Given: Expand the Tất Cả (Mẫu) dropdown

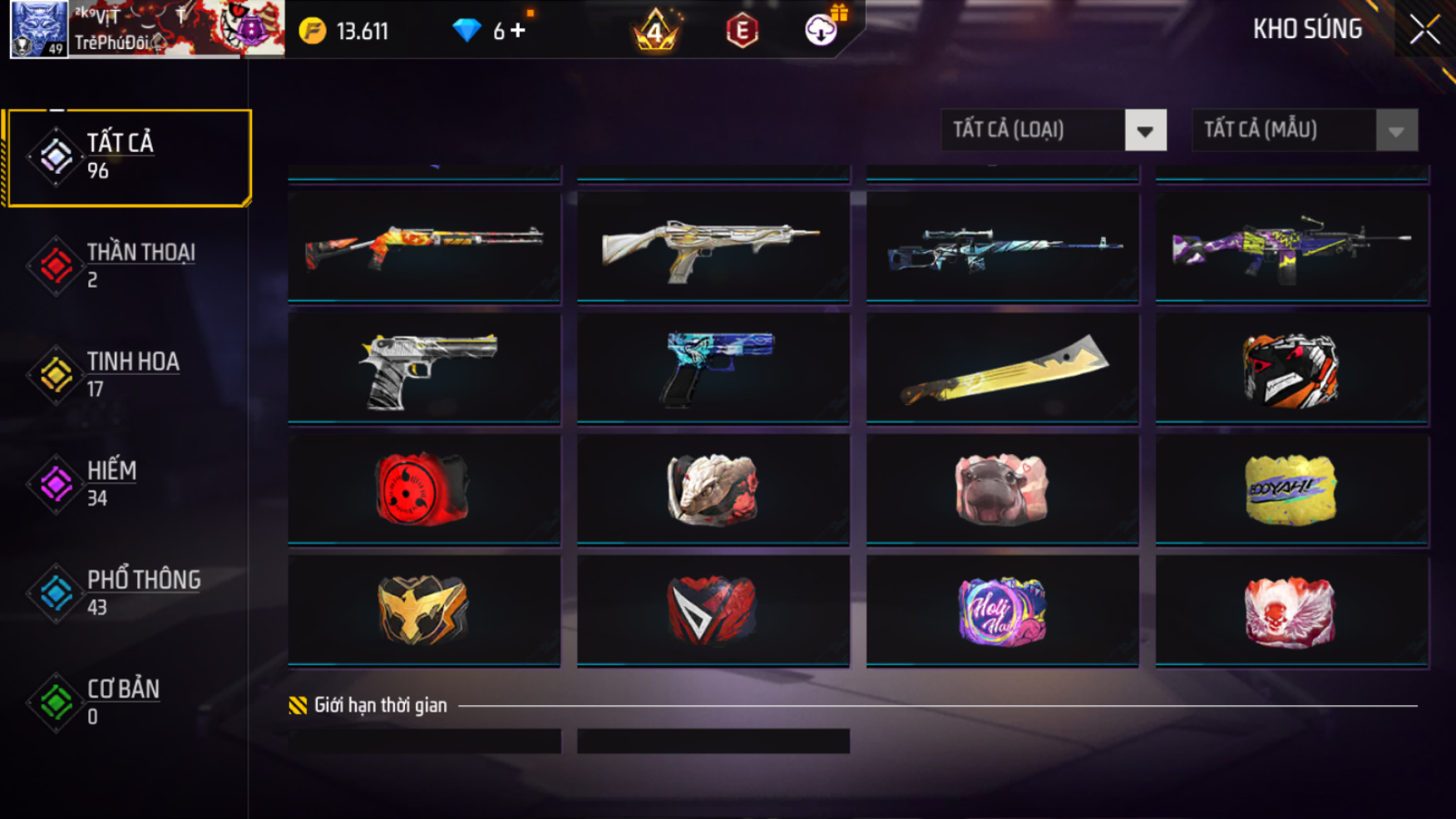Looking at the screenshot, I should pyautogui.click(x=1395, y=131).
